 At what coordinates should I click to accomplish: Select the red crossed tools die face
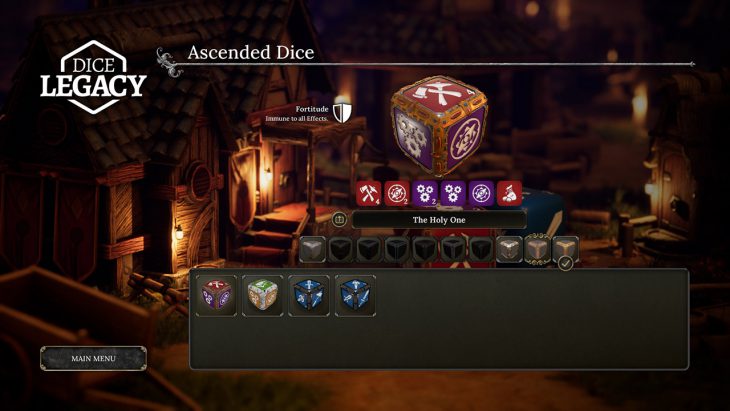point(369,193)
